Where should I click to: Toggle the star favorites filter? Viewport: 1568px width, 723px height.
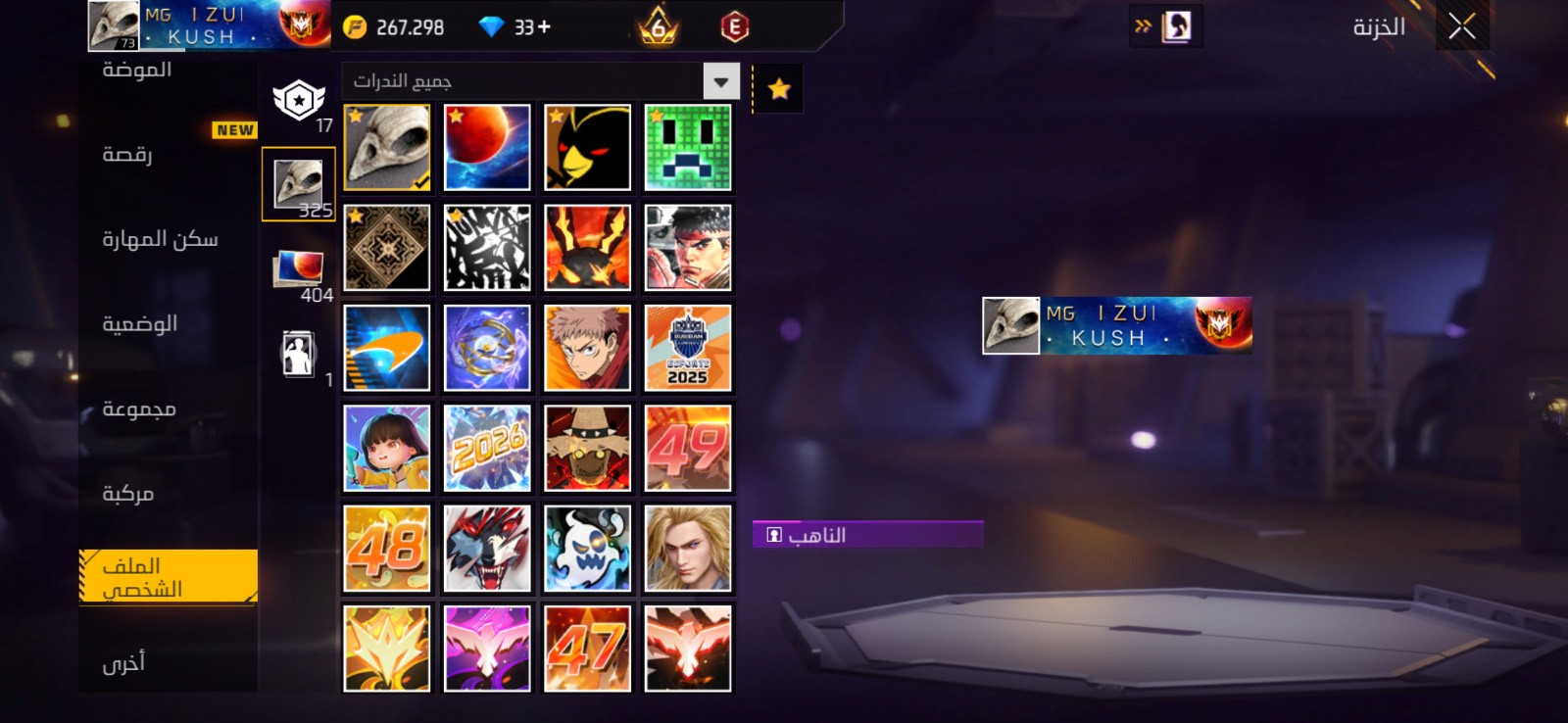point(779,89)
